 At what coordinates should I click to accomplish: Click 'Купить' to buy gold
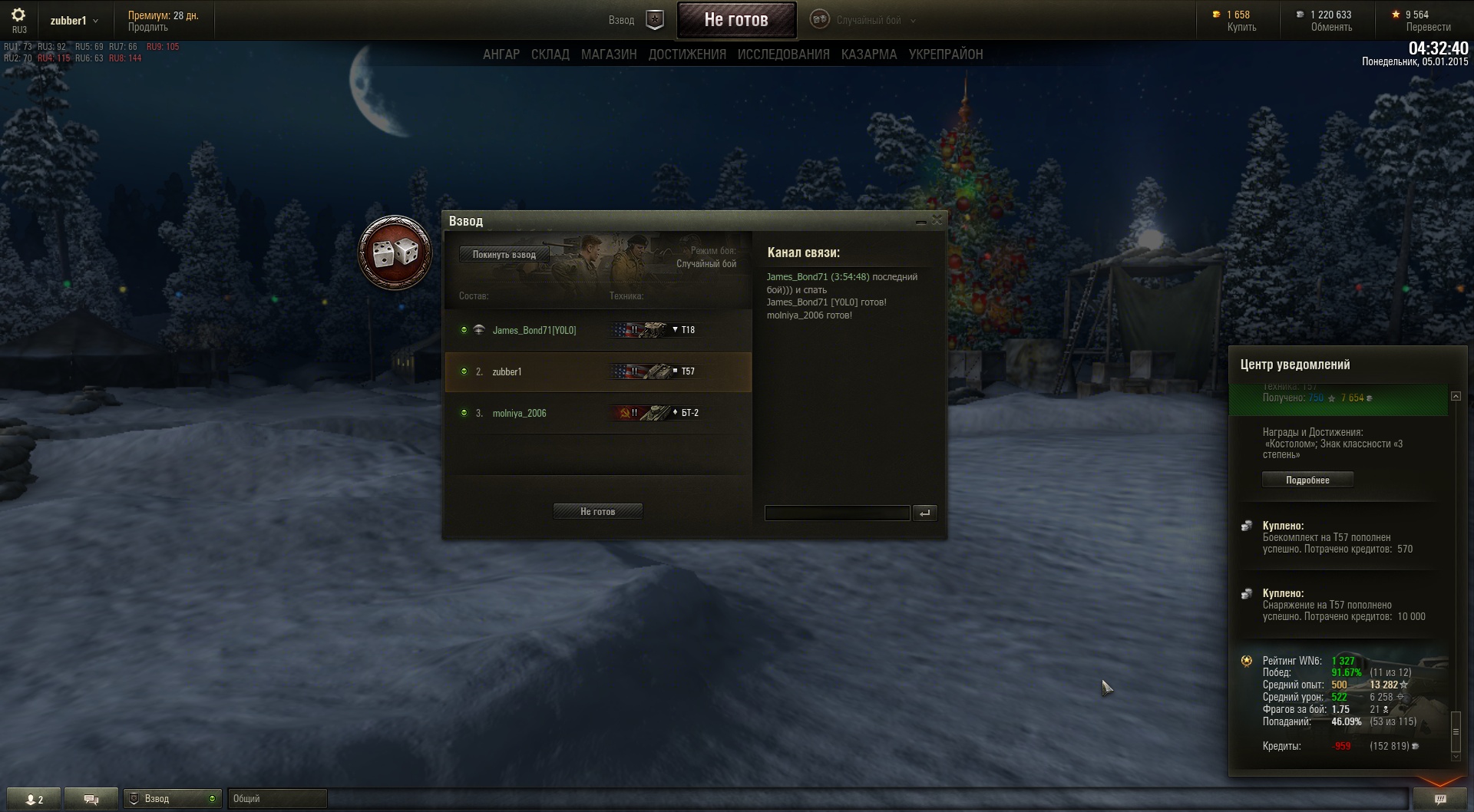[x=1241, y=28]
